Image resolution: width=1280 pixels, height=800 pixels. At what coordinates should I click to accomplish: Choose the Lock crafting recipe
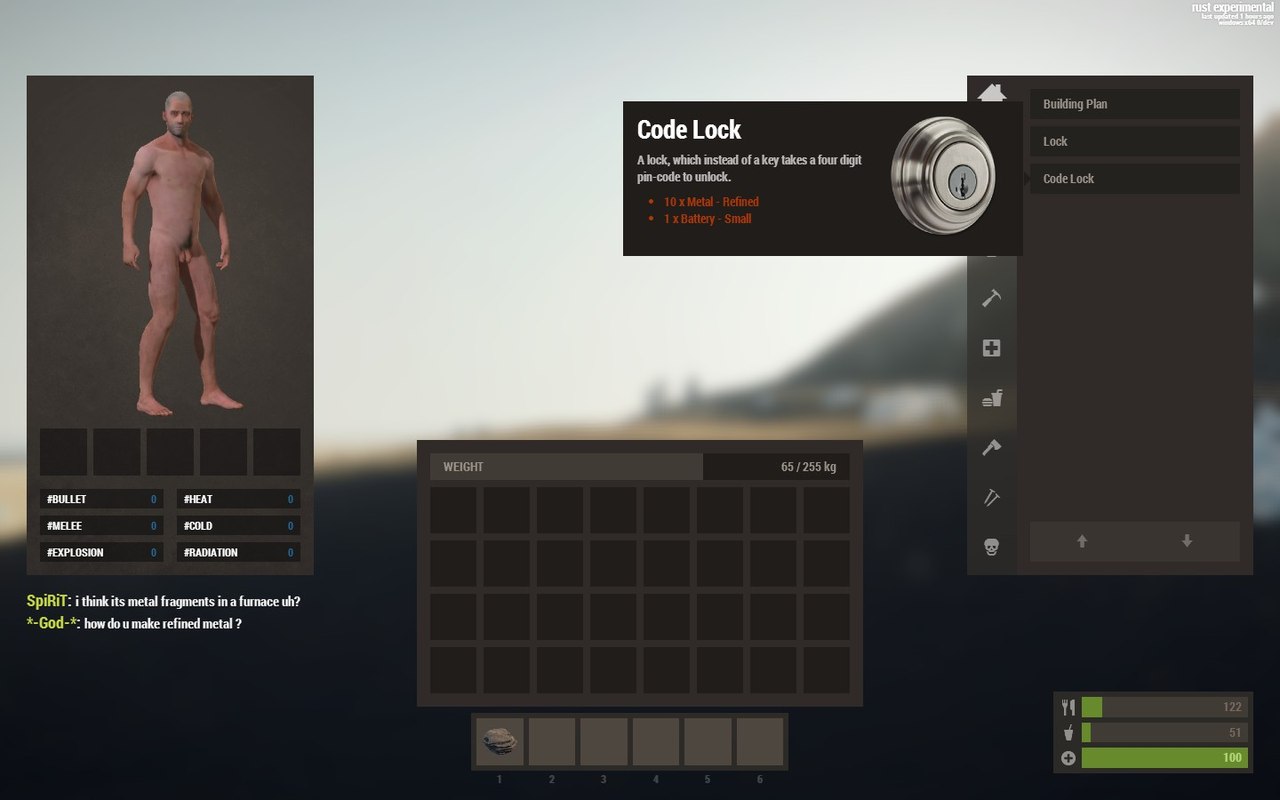pyautogui.click(x=1134, y=141)
